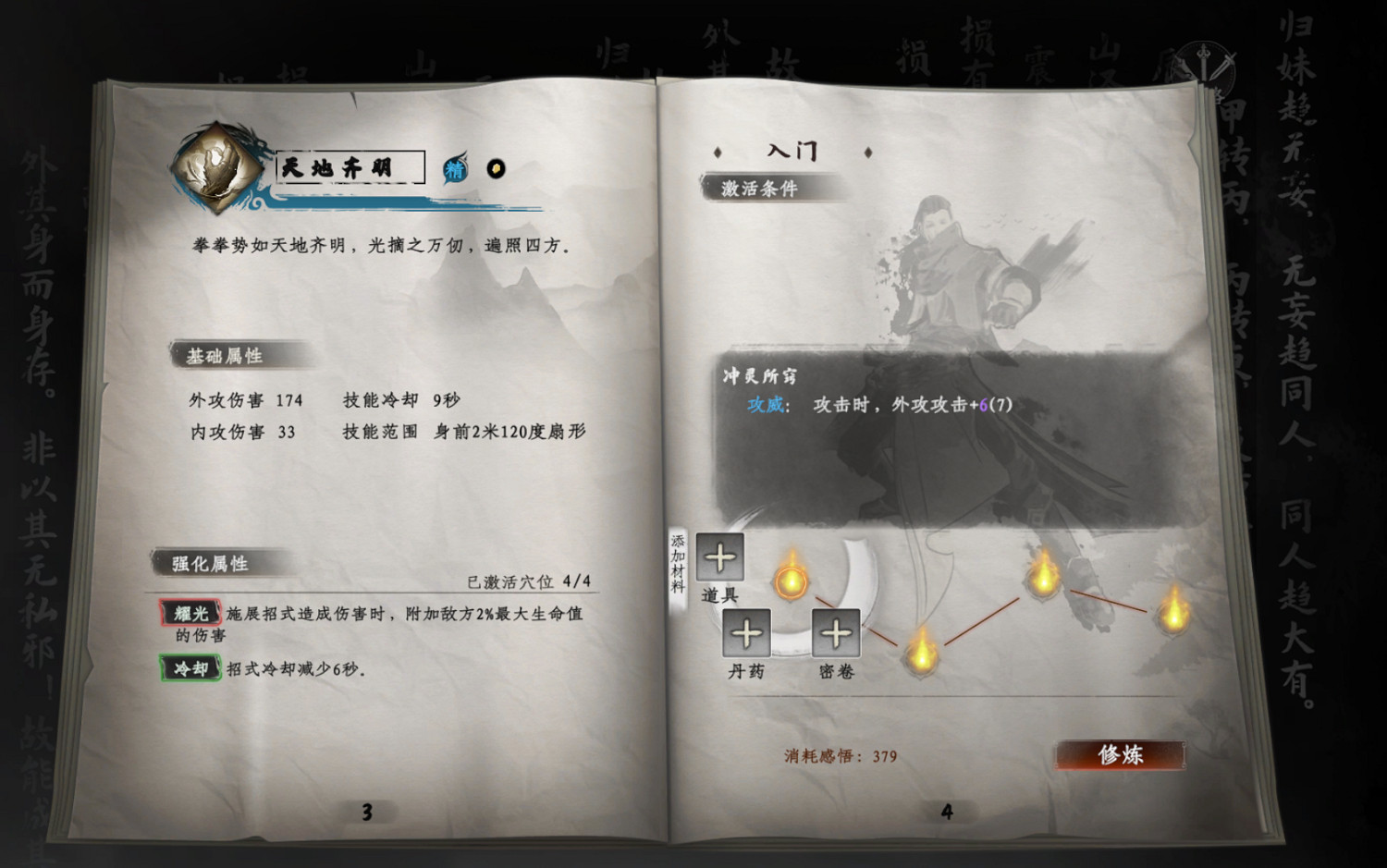Click the first glowing flame node on path
Screen dimensions: 1387x868
(x=792, y=581)
